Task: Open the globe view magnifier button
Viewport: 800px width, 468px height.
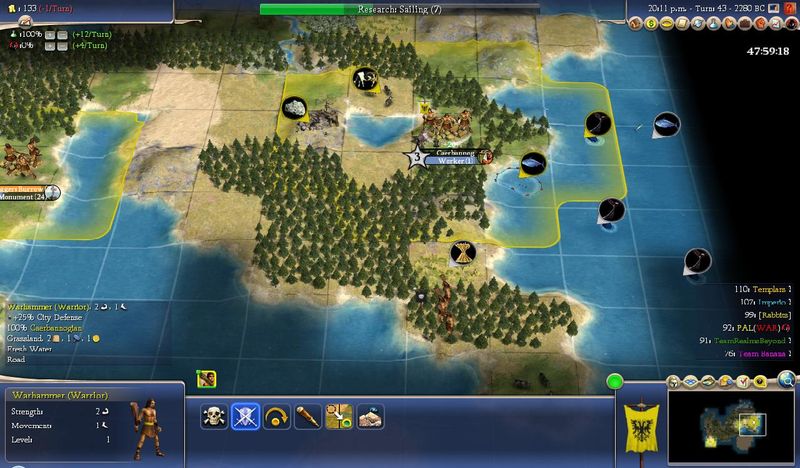Action: [790, 381]
